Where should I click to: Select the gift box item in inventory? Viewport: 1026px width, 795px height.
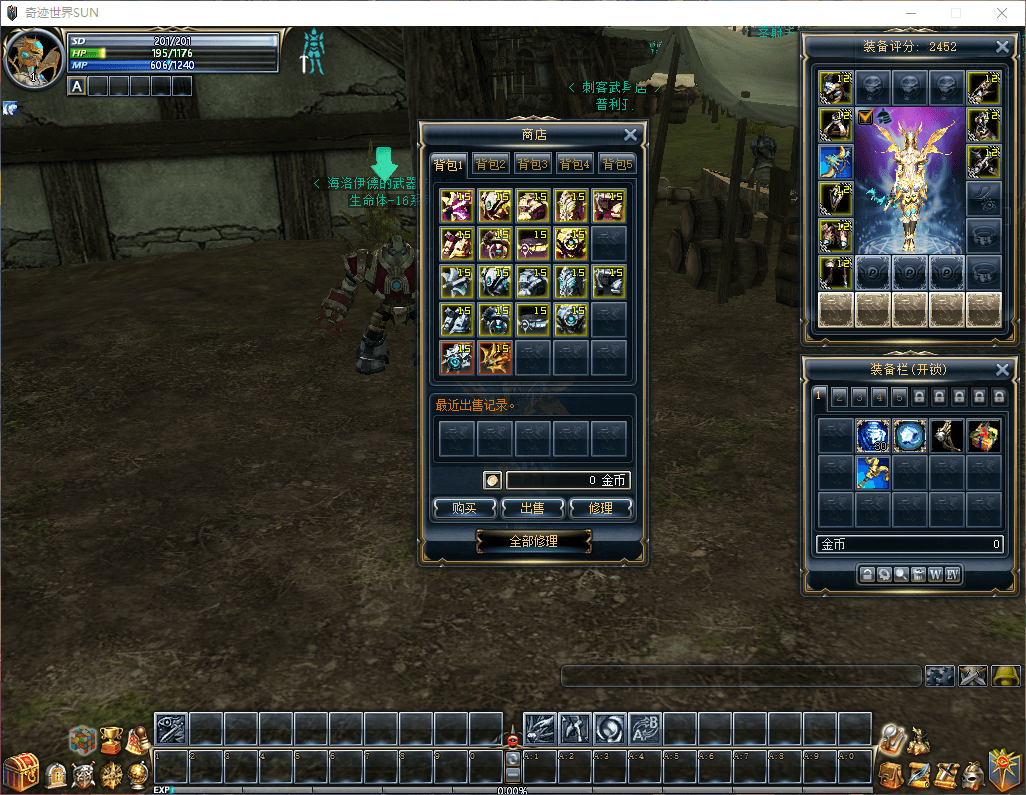pyautogui.click(x=984, y=436)
